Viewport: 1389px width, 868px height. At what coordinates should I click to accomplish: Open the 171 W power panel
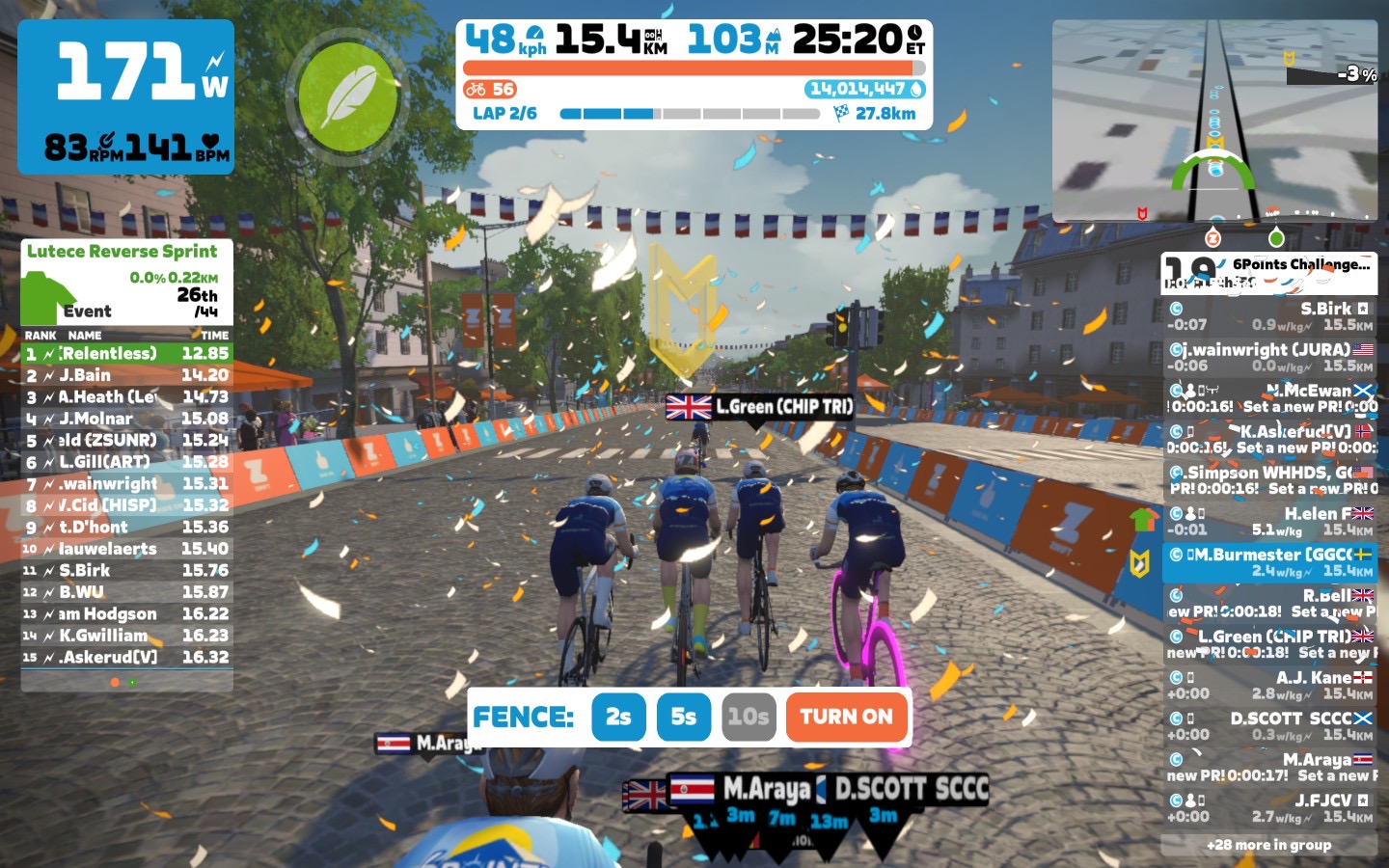point(126,96)
